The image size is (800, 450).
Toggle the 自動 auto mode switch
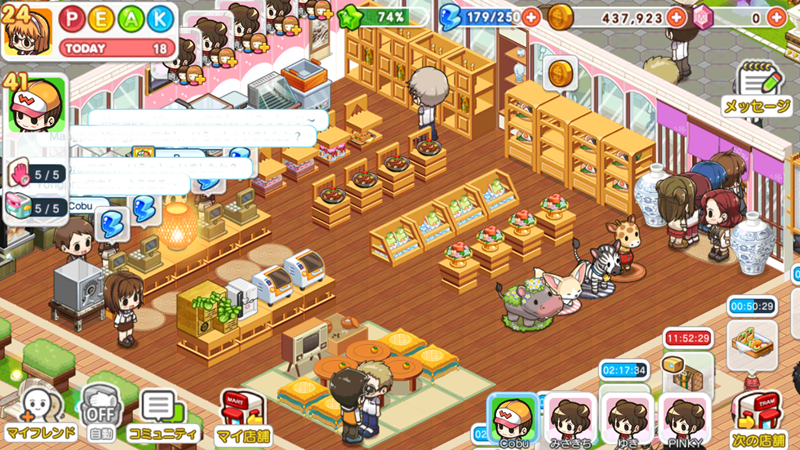tap(98, 413)
